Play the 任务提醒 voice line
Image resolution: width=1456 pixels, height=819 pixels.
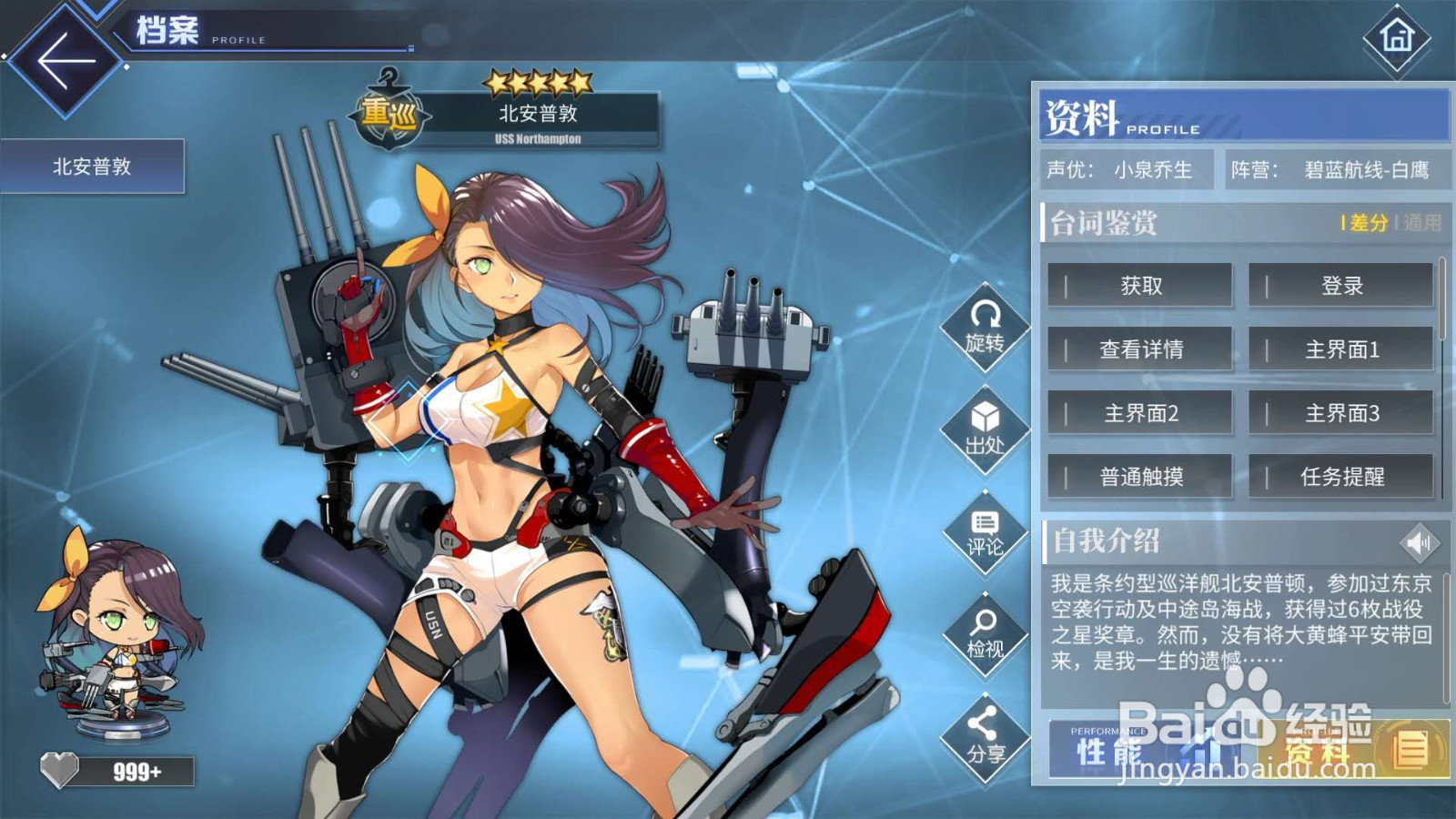pos(1341,477)
